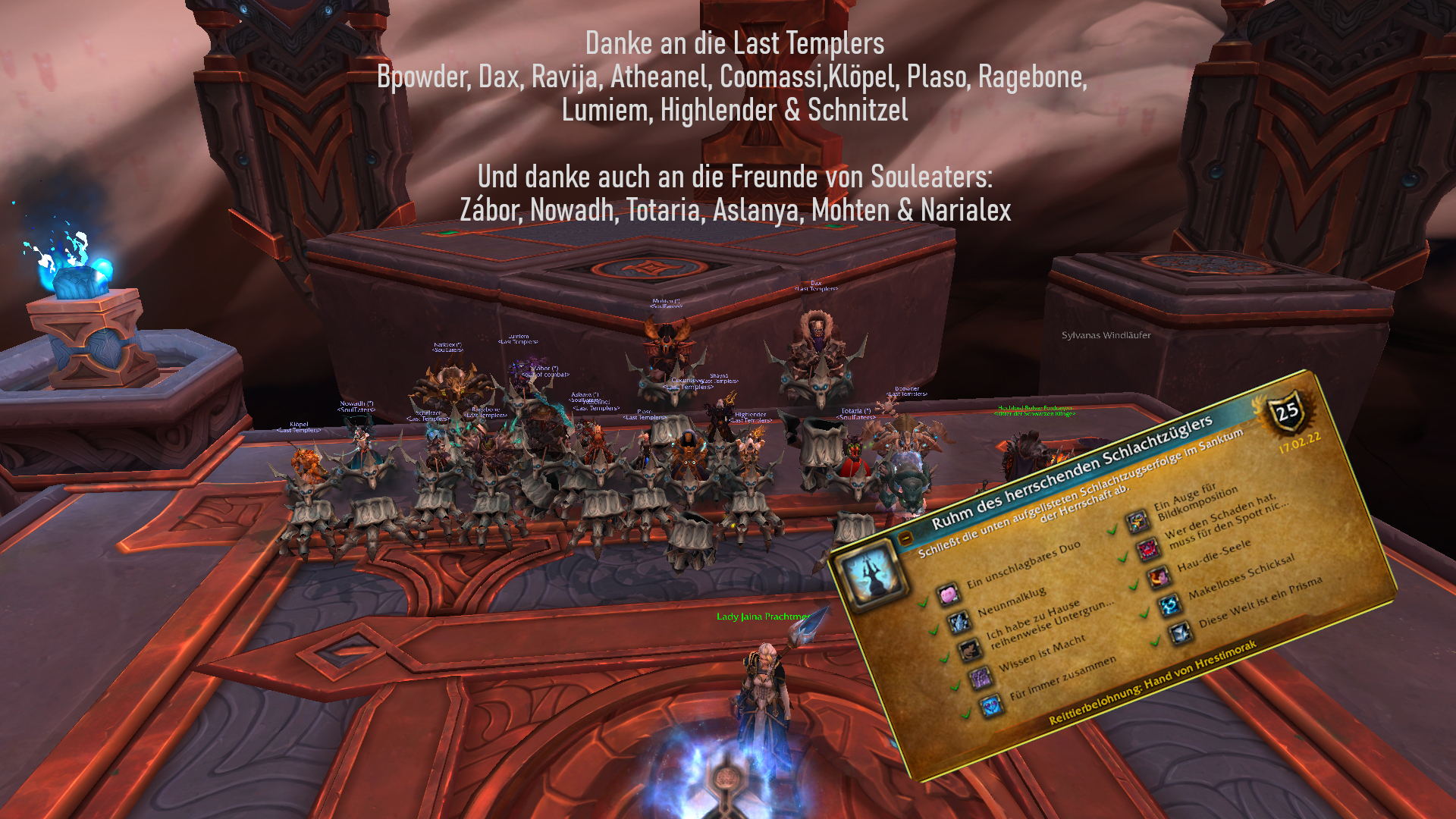
Task: Collapse the achievement with the minus button
Action: click(905, 539)
